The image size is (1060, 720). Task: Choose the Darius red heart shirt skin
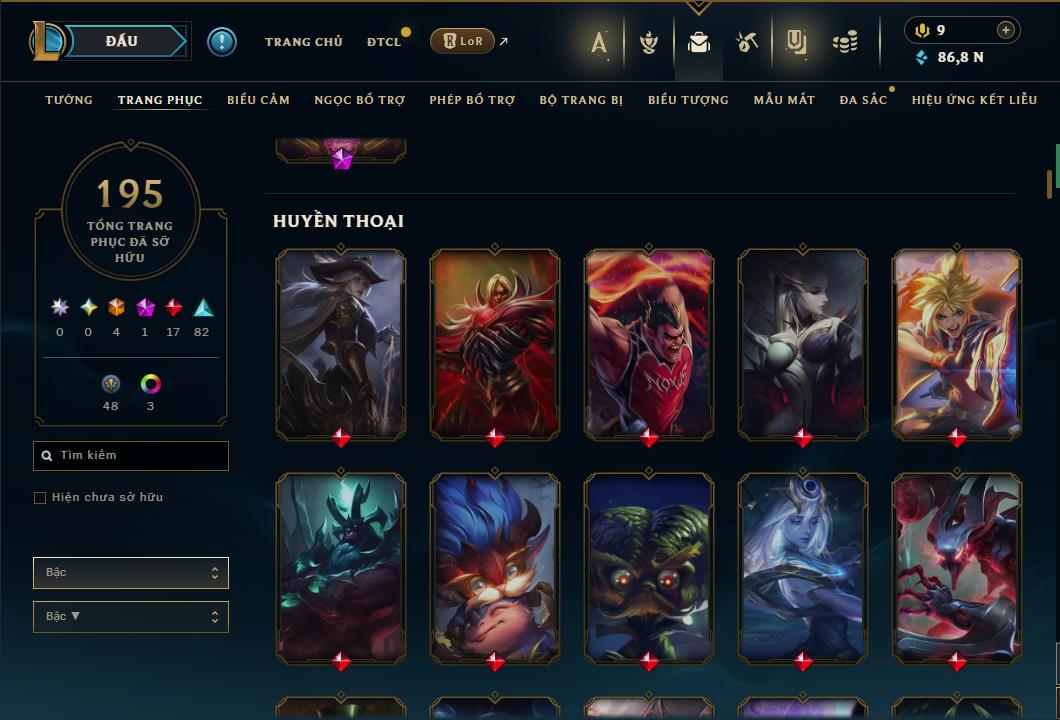[x=649, y=343]
